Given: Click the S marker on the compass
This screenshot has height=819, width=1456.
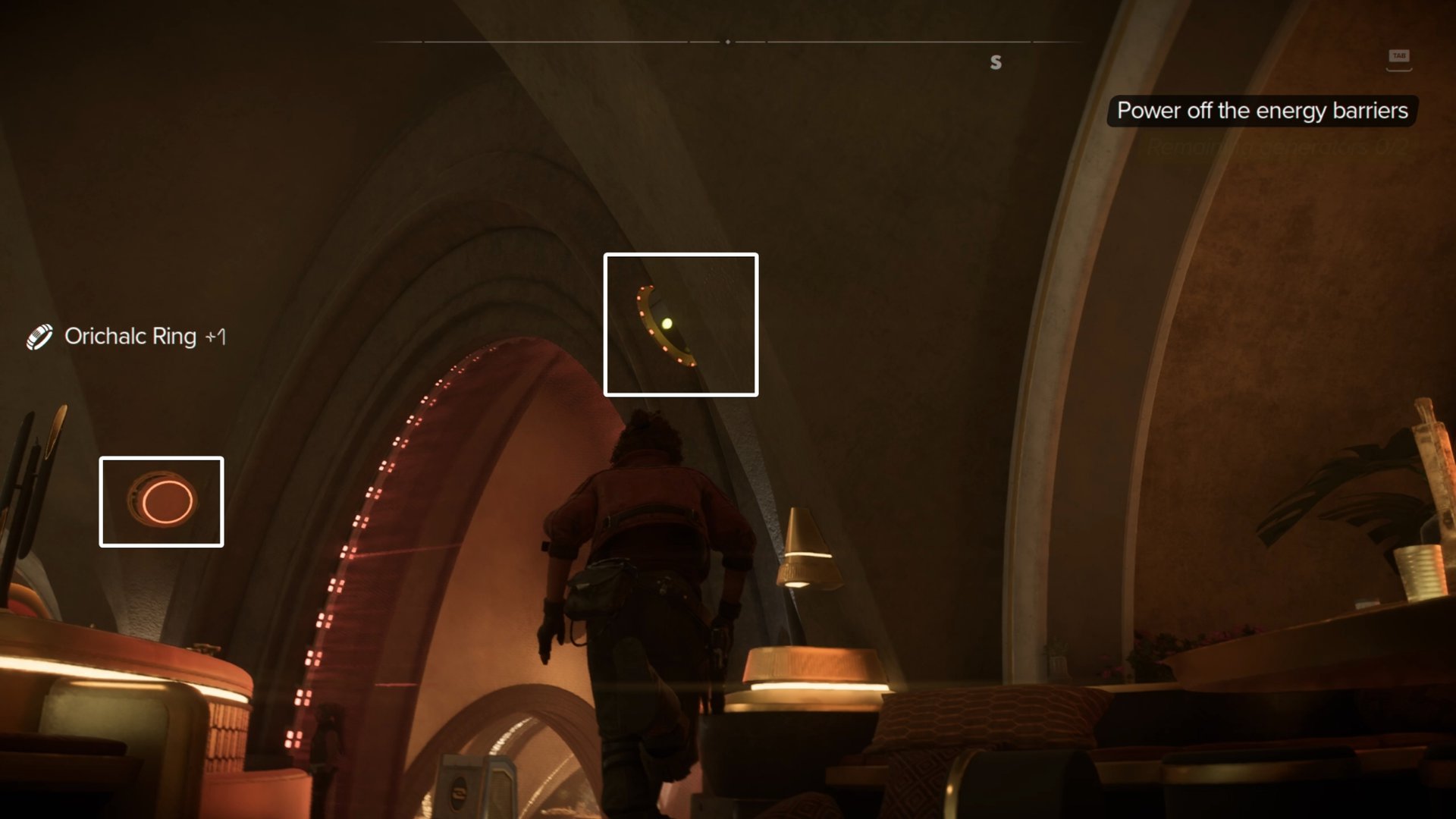Looking at the screenshot, I should [x=996, y=62].
